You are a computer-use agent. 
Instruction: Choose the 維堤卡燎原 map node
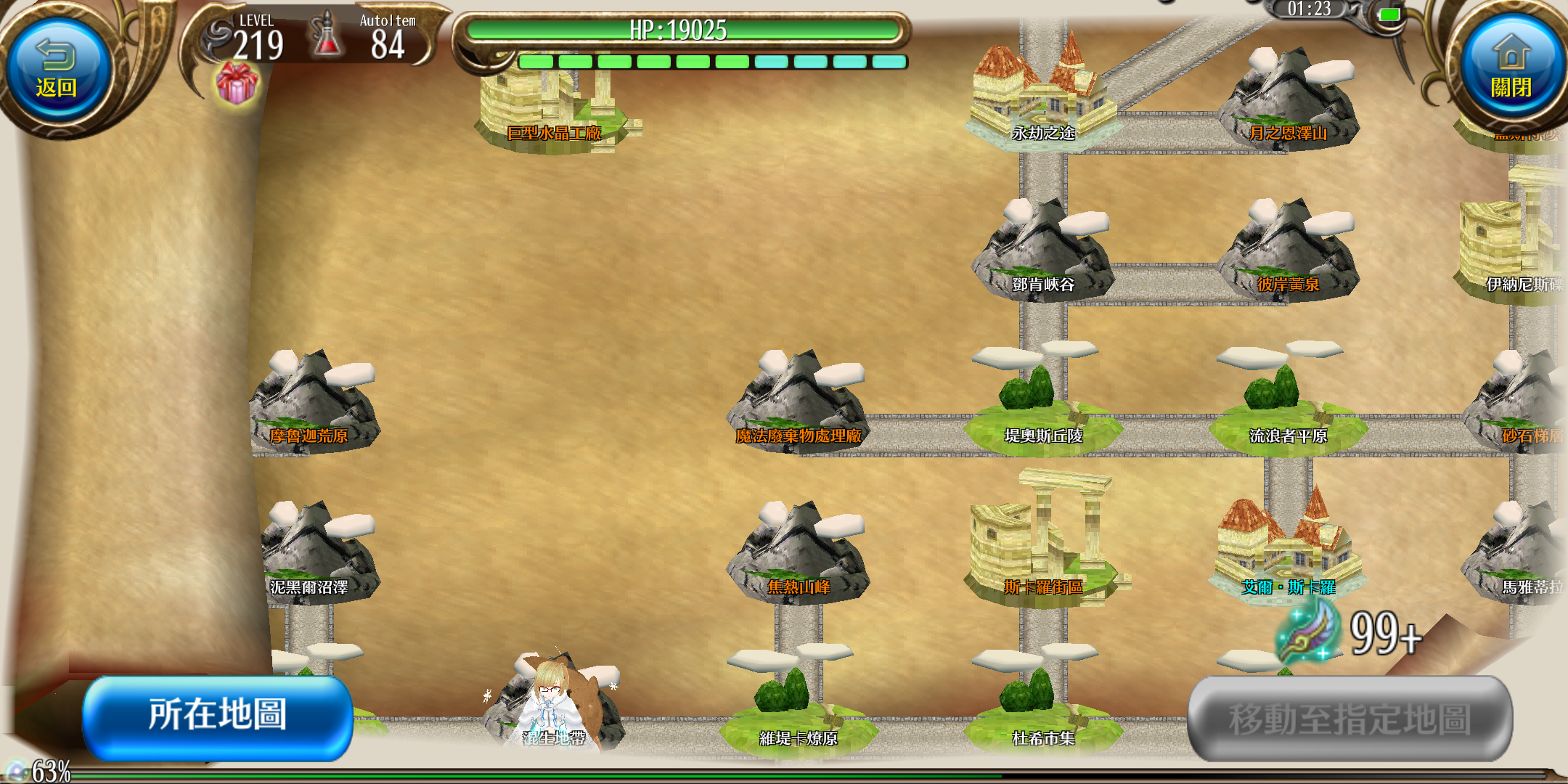(799, 711)
